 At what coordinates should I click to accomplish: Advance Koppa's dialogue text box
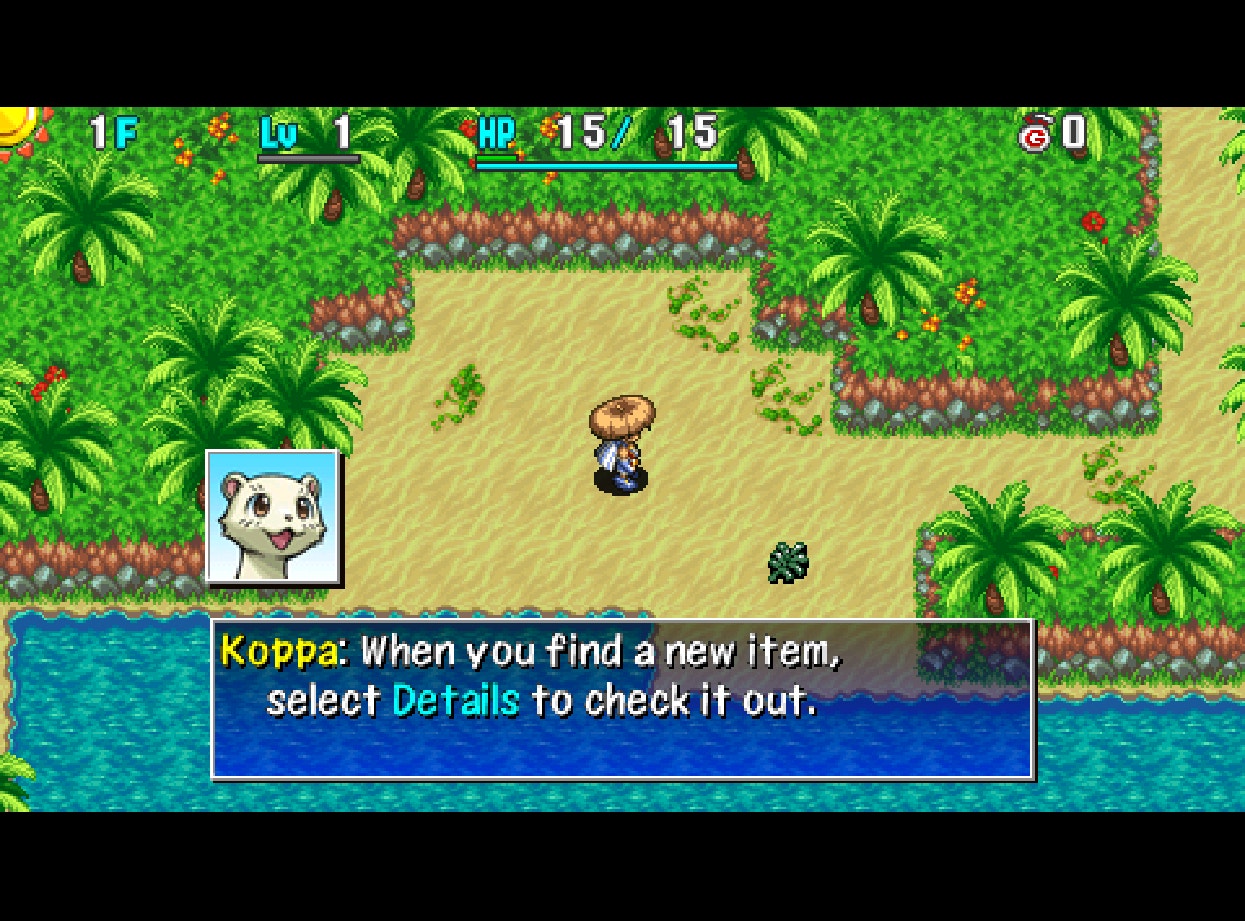[x=622, y=698]
